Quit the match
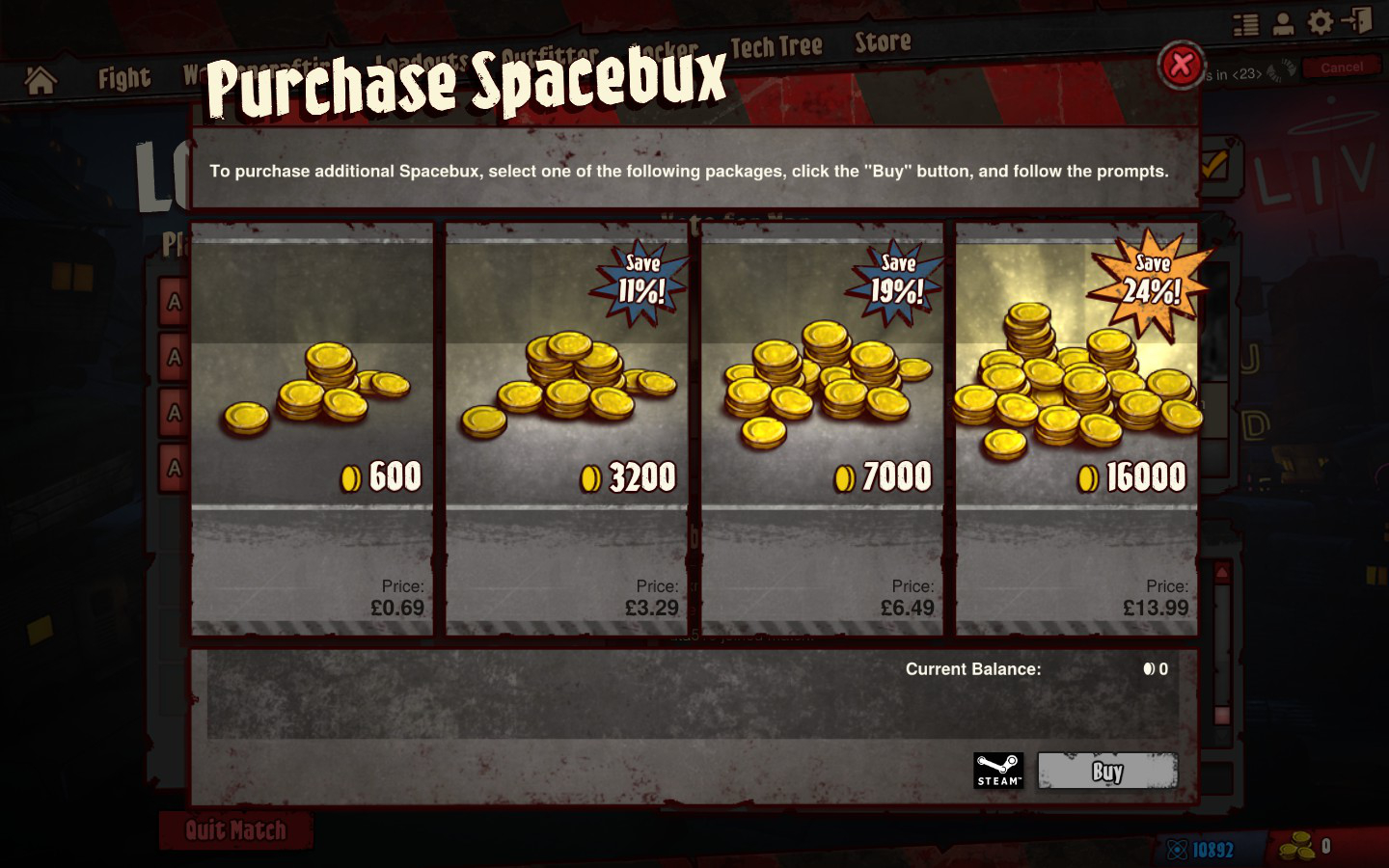 (235, 830)
